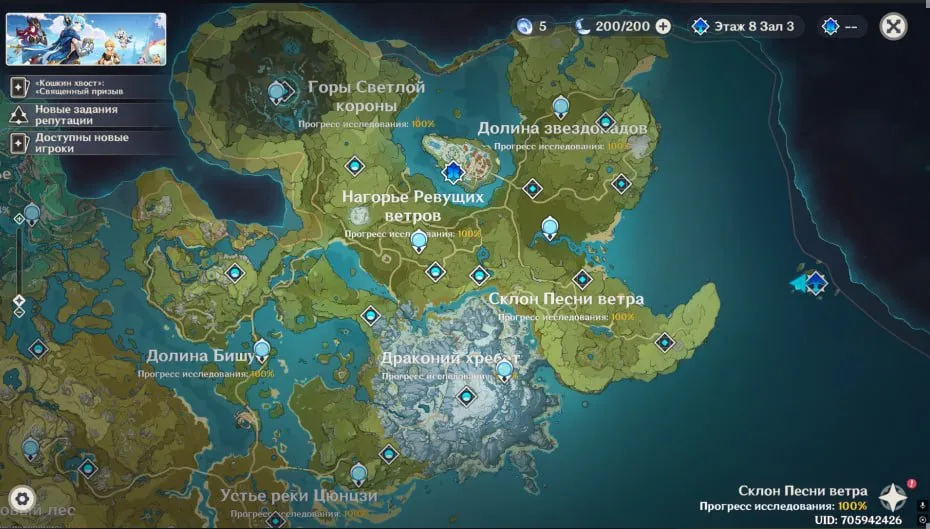Select the Statue of the Seven in Долина Бишуй

262,350
